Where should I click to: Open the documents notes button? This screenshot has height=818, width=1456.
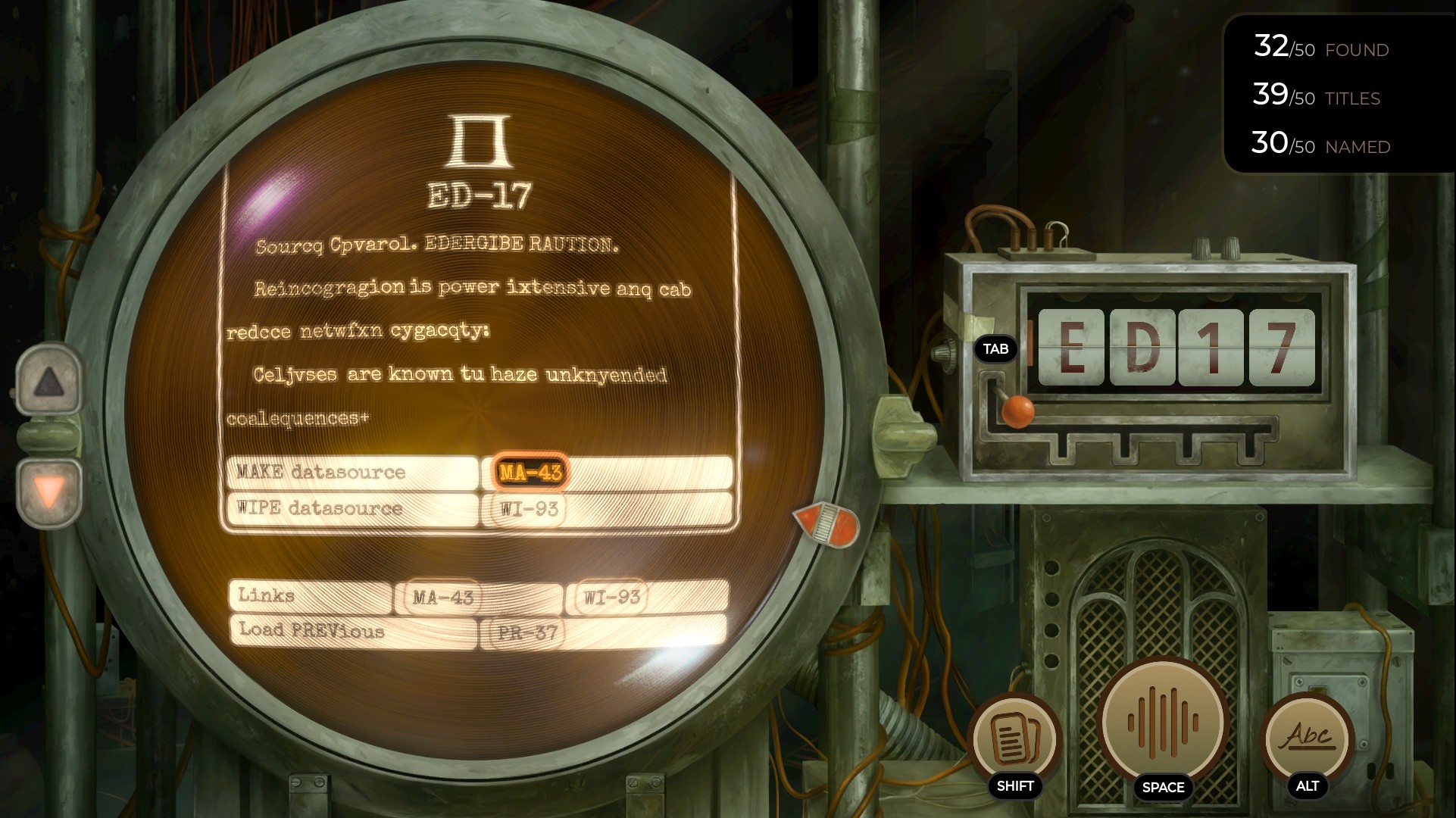point(1014,738)
